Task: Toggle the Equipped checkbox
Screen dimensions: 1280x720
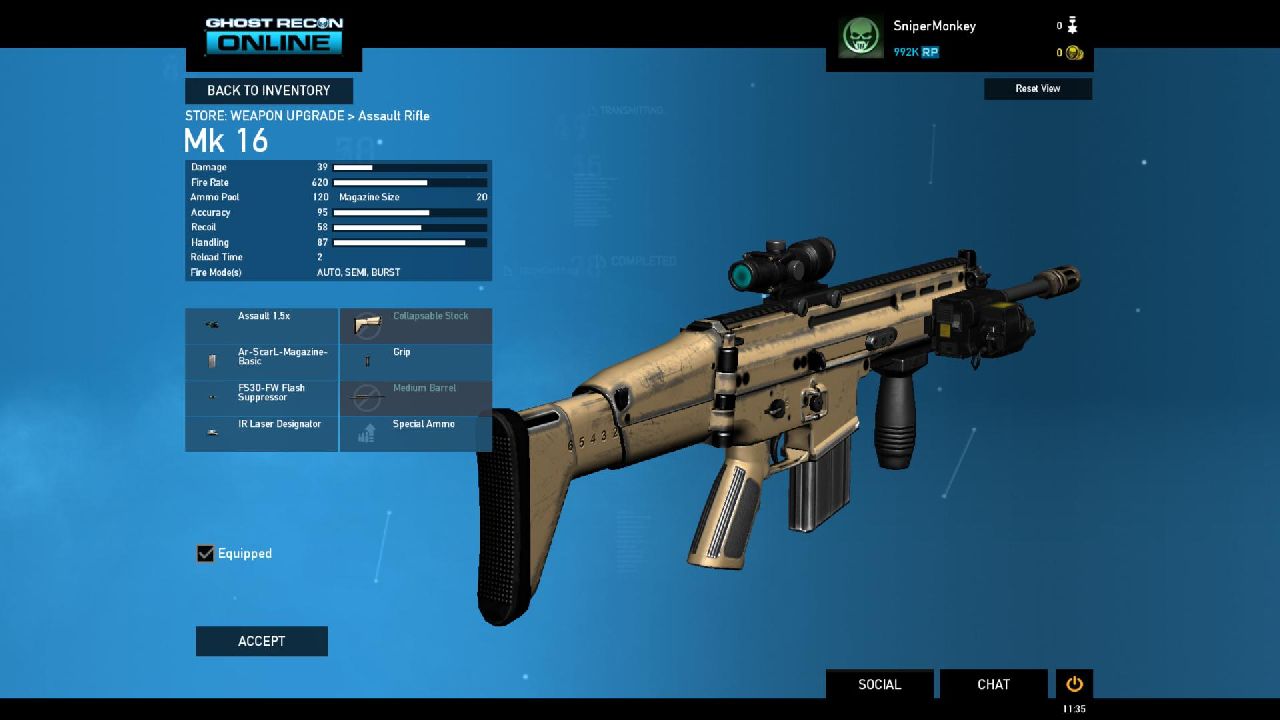Action: pos(206,554)
